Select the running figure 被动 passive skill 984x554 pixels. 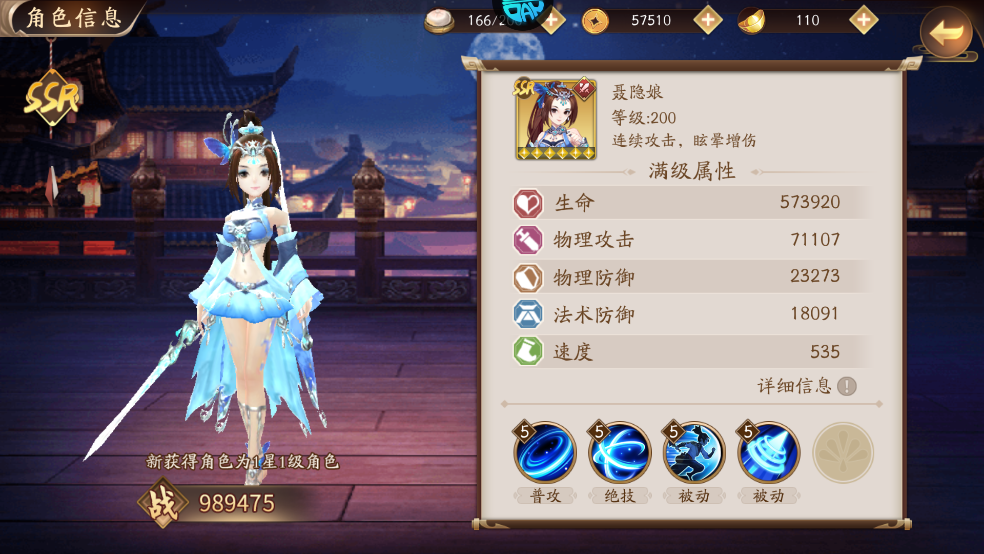coord(694,453)
